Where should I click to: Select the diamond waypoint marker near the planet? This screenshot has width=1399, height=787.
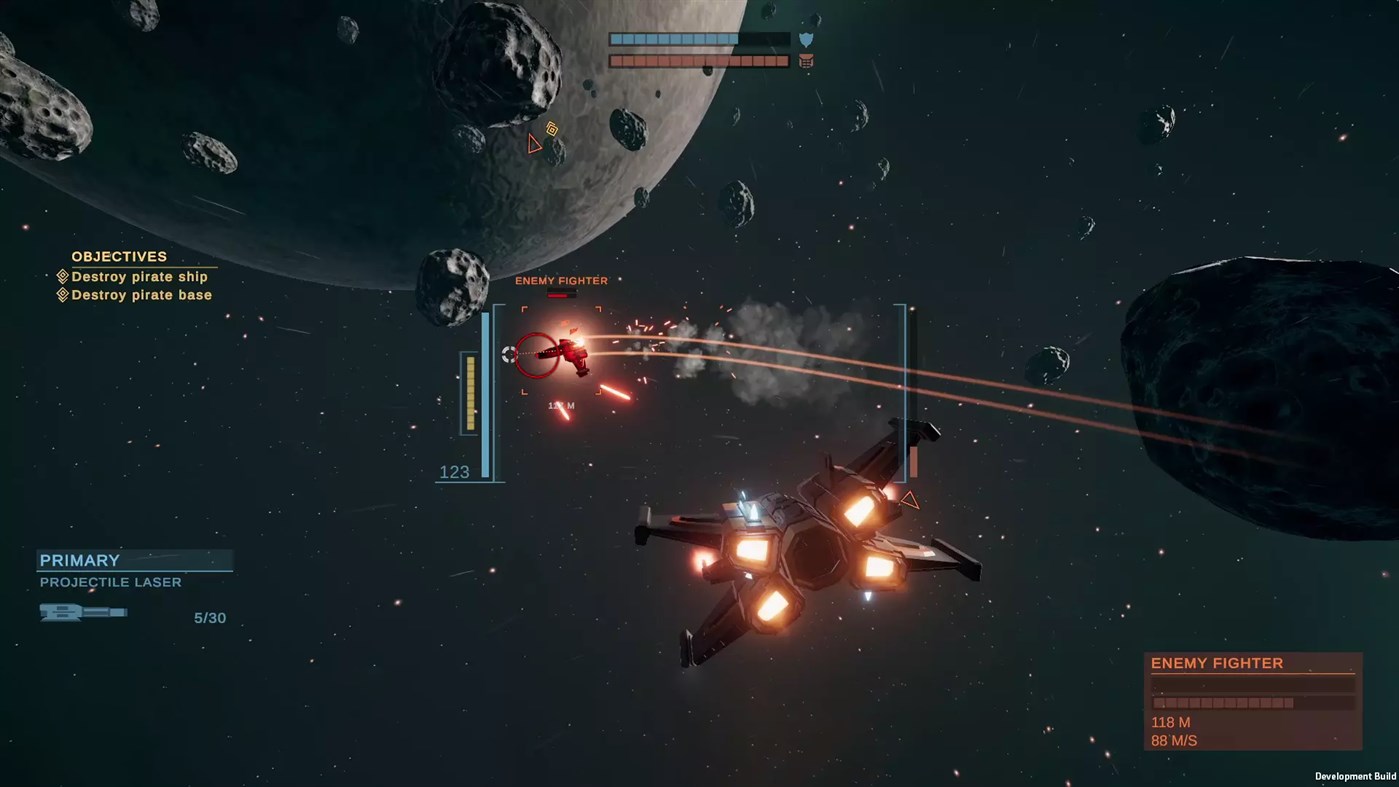coord(551,130)
